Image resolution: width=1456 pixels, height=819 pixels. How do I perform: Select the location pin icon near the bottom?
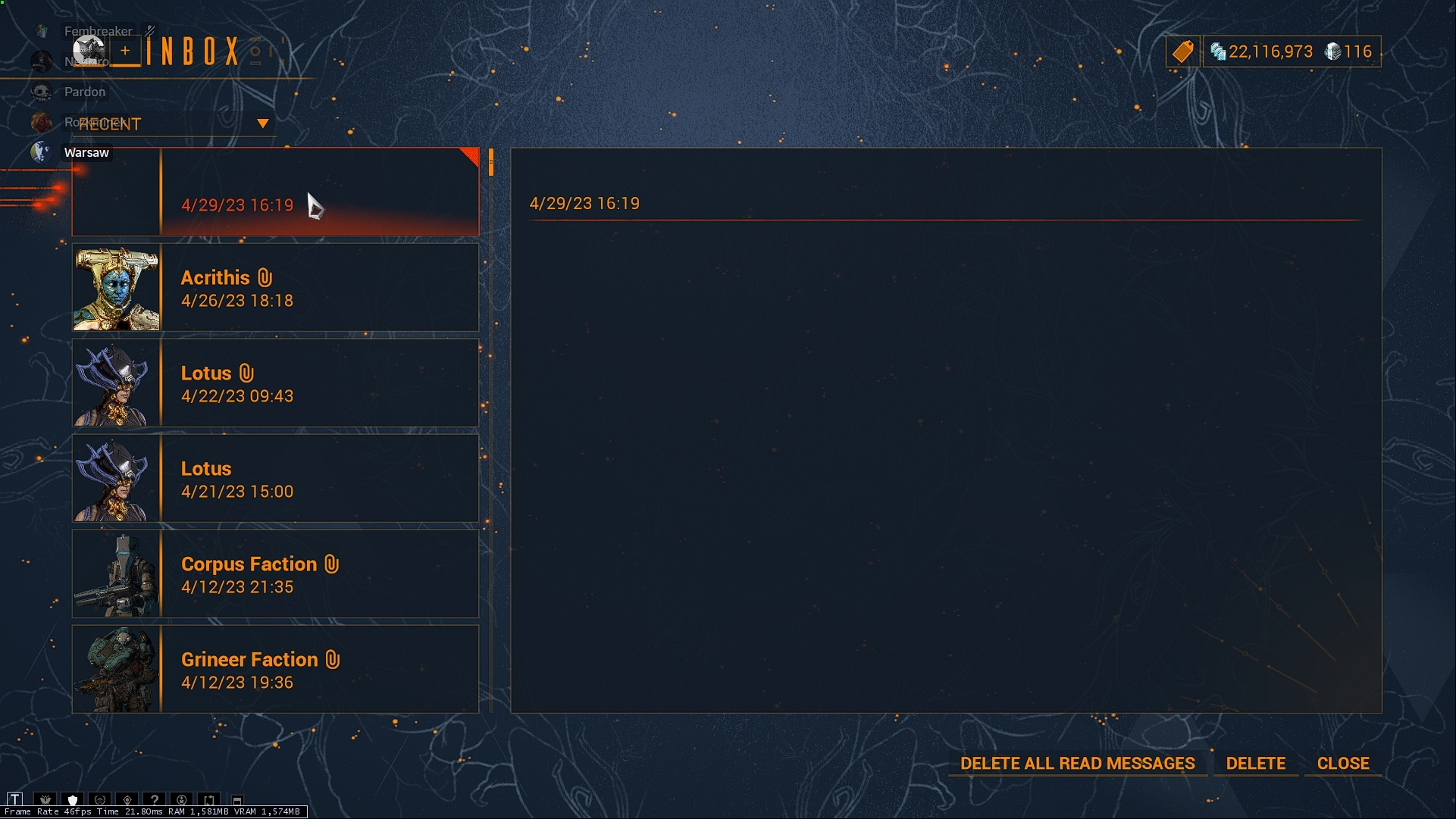pos(127,799)
